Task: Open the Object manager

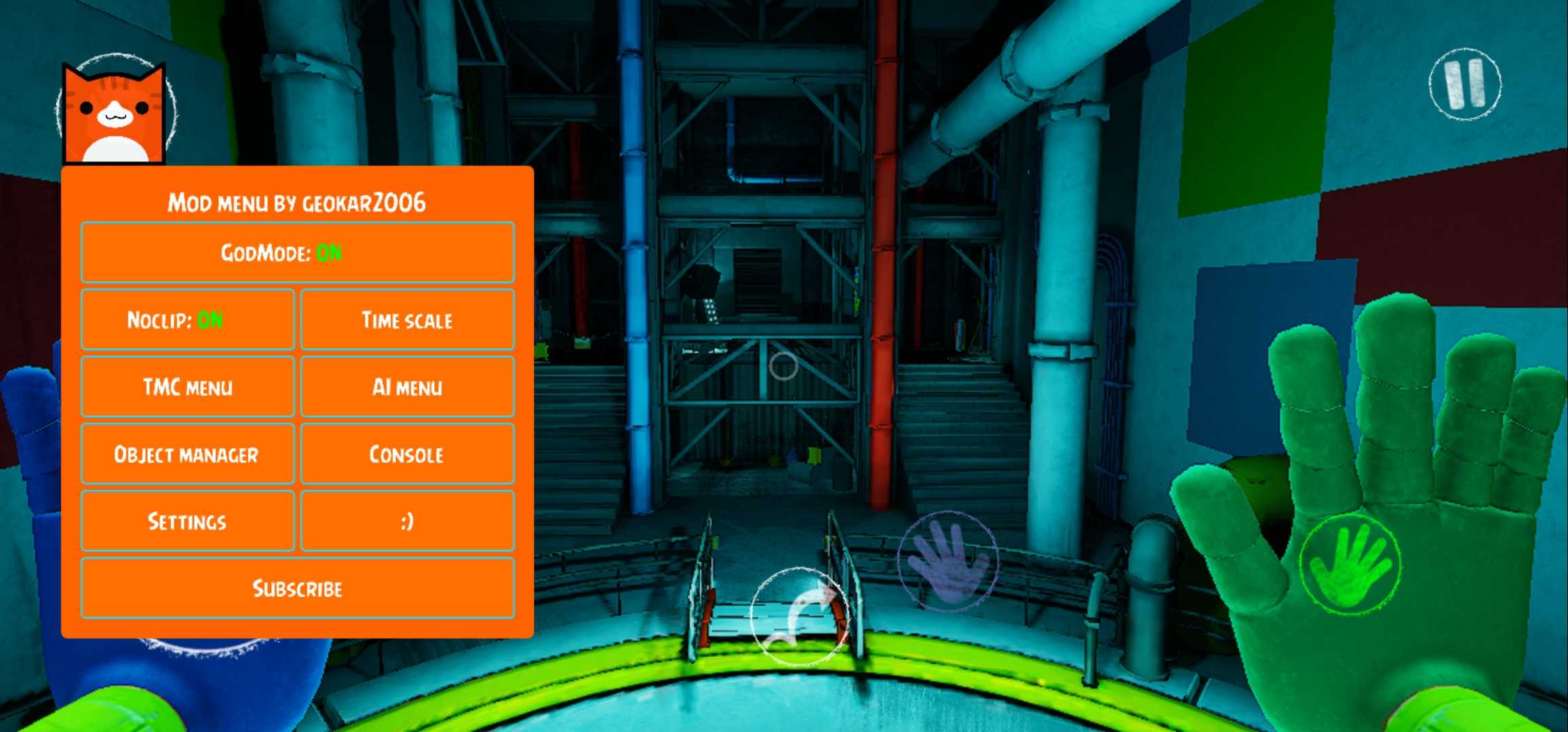Action: point(187,454)
